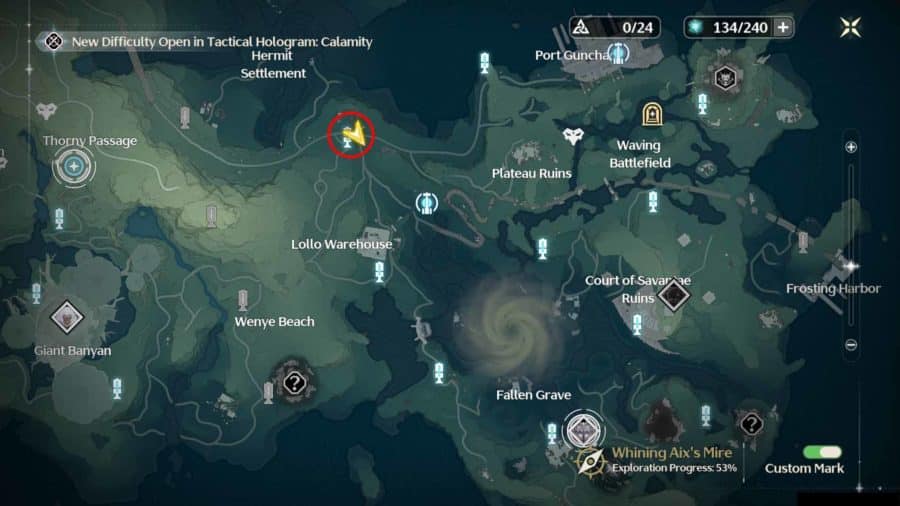The width and height of the screenshot is (900, 506).
Task: Zoom in using the map slider plus
Action: point(851,146)
